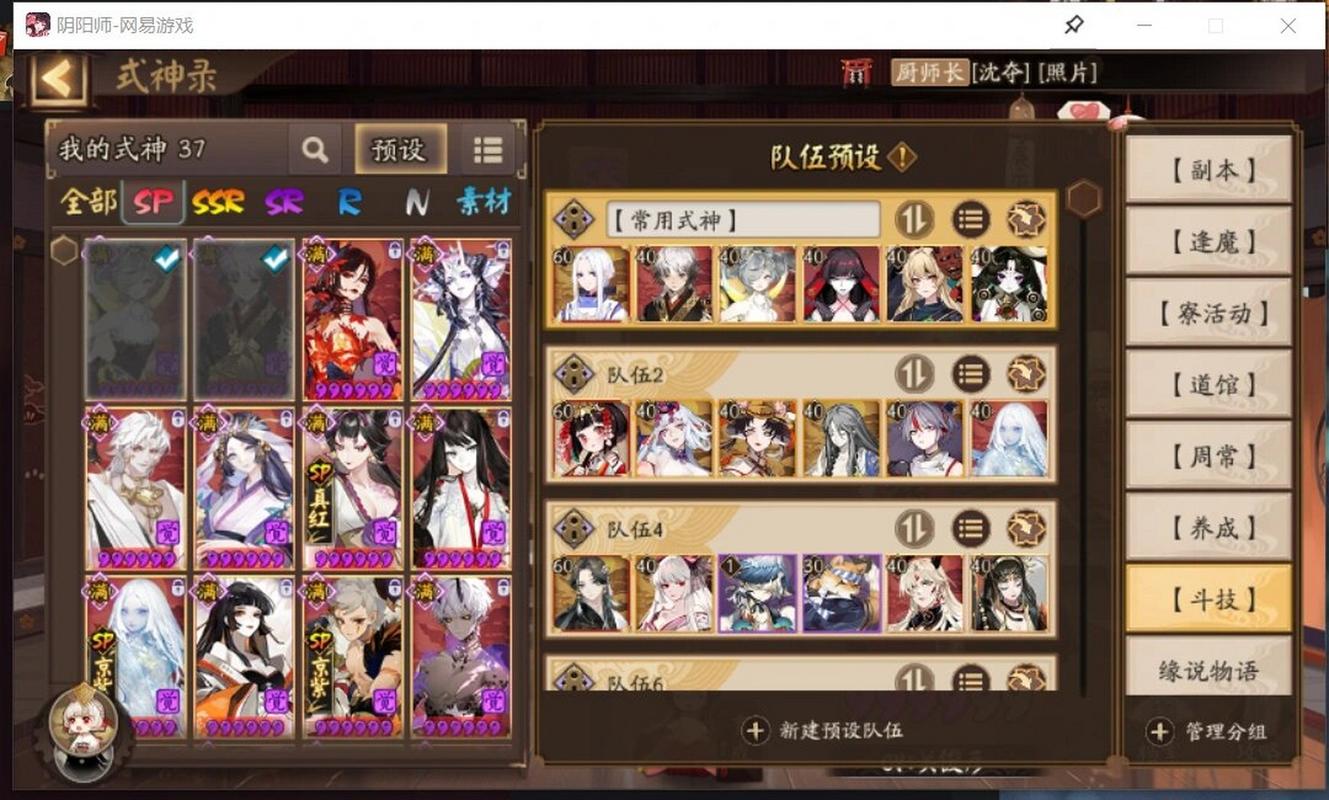
Task: Open 道馆 from the right sidebar
Action: (1208, 385)
